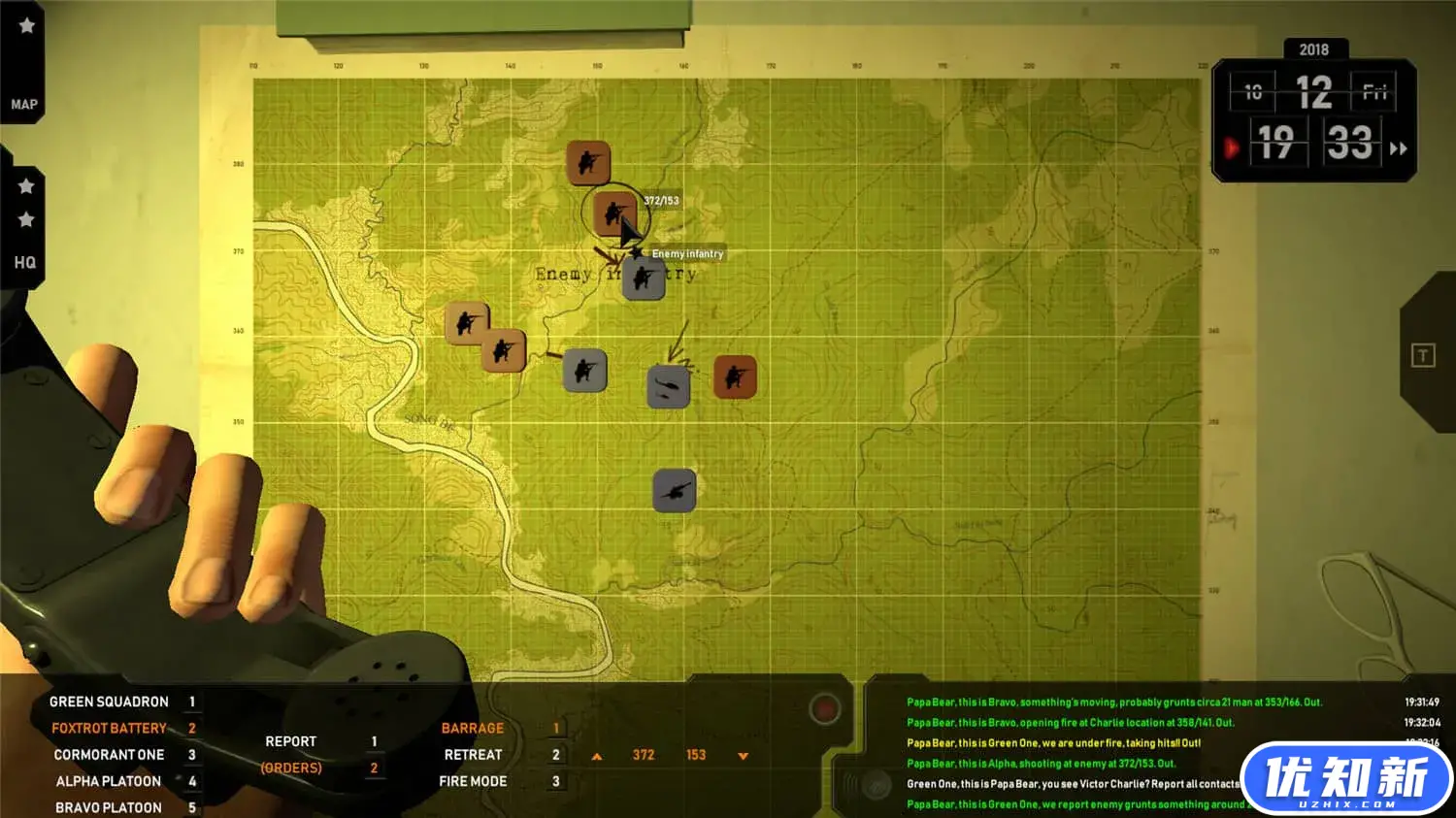This screenshot has height=818, width=1456.
Task: Select Alpha Platoon from the unit list
Action: tap(109, 781)
